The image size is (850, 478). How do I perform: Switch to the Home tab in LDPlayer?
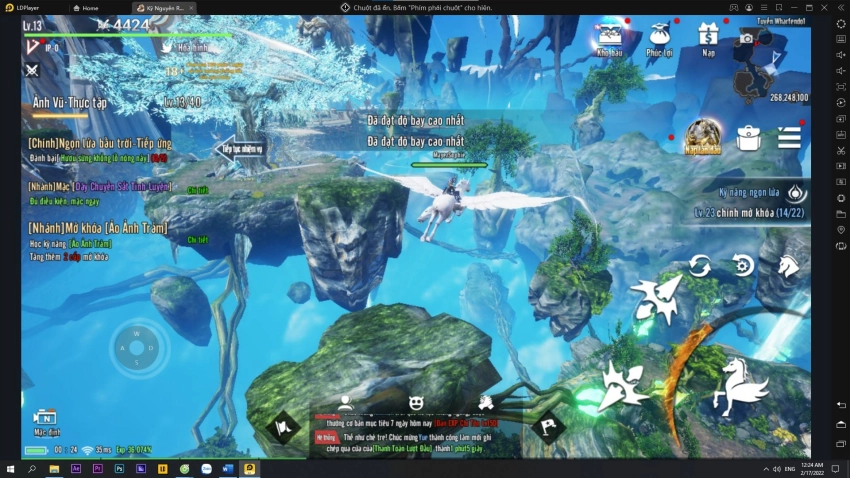[x=90, y=7]
